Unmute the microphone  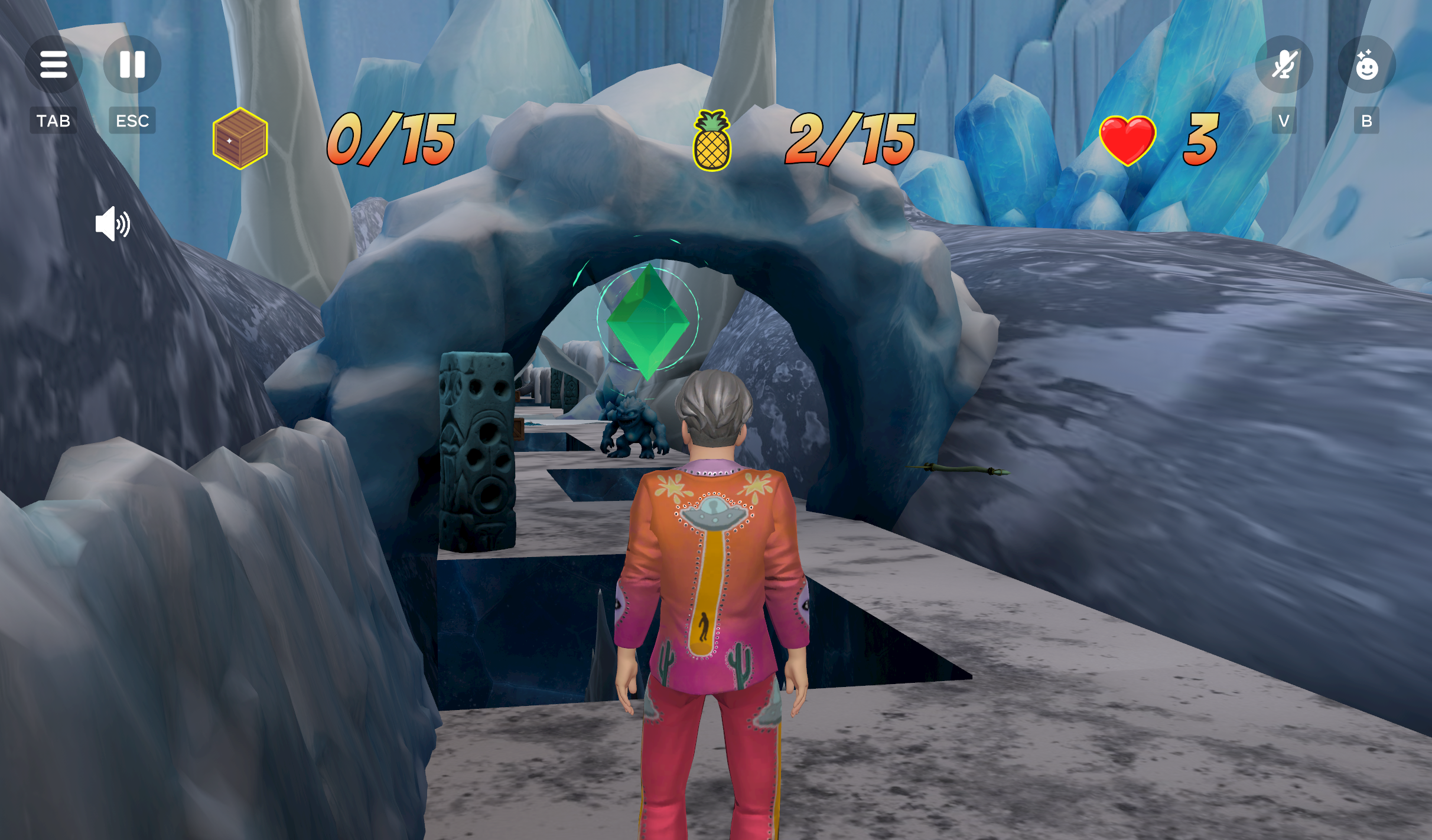(1284, 64)
